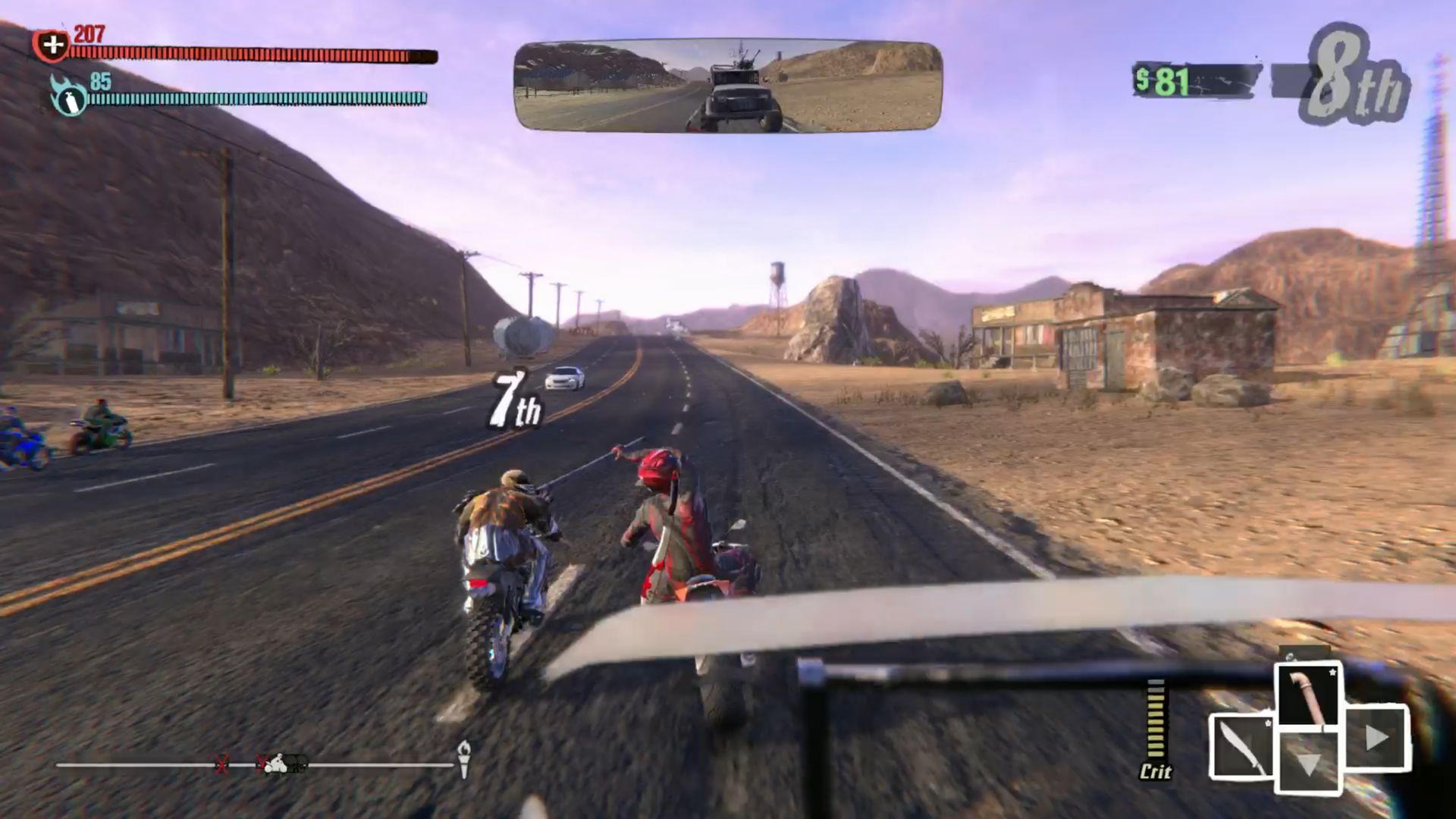This screenshot has height=819, width=1456.
Task: Click the torch finish-line icon
Action: click(463, 759)
